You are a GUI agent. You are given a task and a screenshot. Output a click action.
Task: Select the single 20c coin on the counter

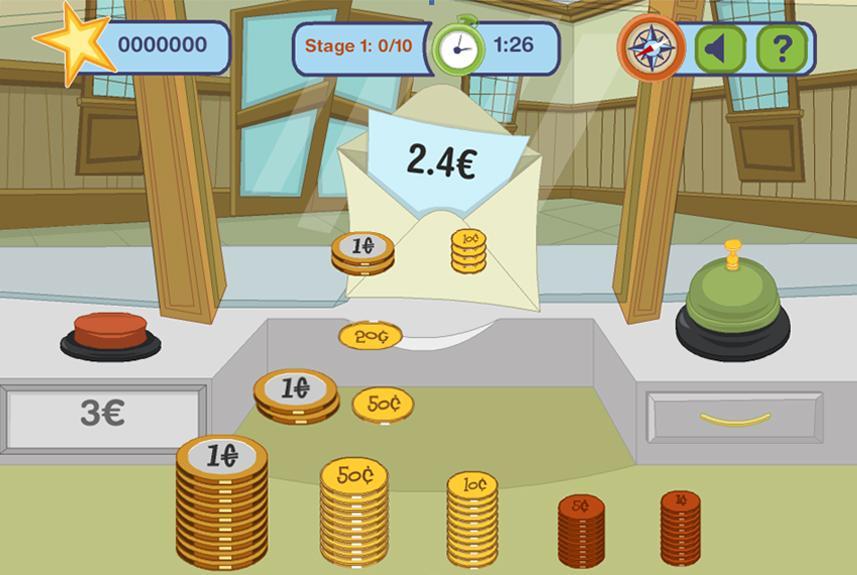coord(370,336)
